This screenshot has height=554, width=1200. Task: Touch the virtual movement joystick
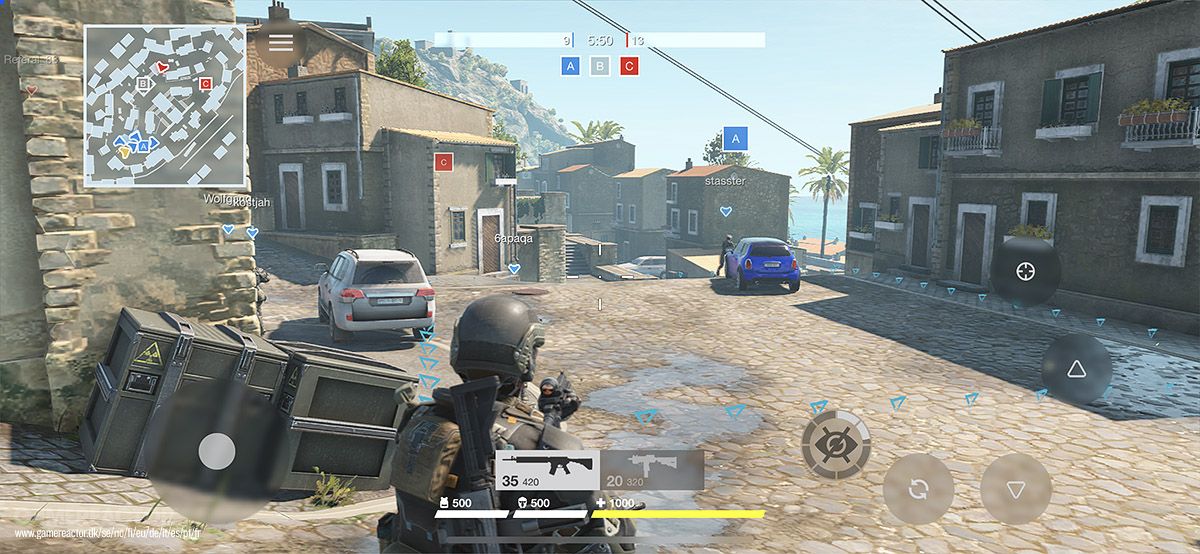tap(216, 453)
